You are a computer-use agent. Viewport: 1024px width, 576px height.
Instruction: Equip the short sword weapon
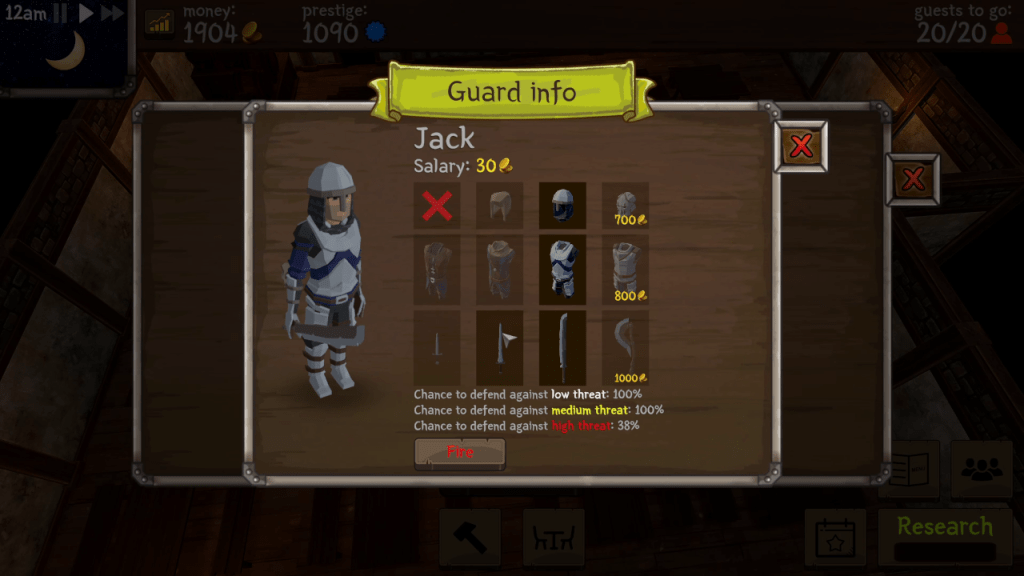(437, 347)
